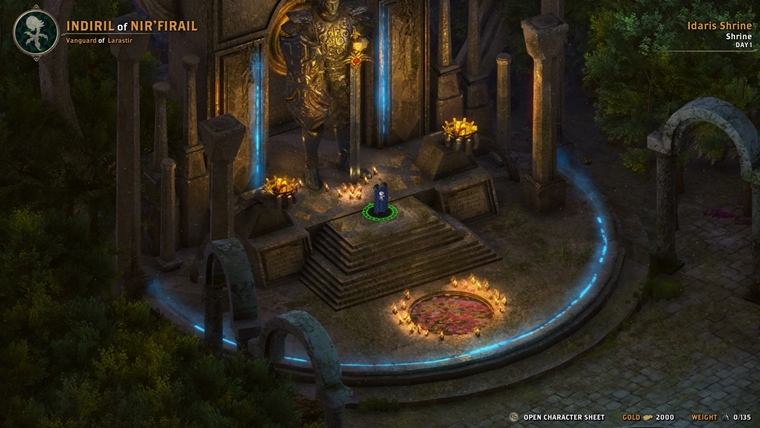
Task: Click Indiril's round emblem portrait
Action: pos(35,32)
